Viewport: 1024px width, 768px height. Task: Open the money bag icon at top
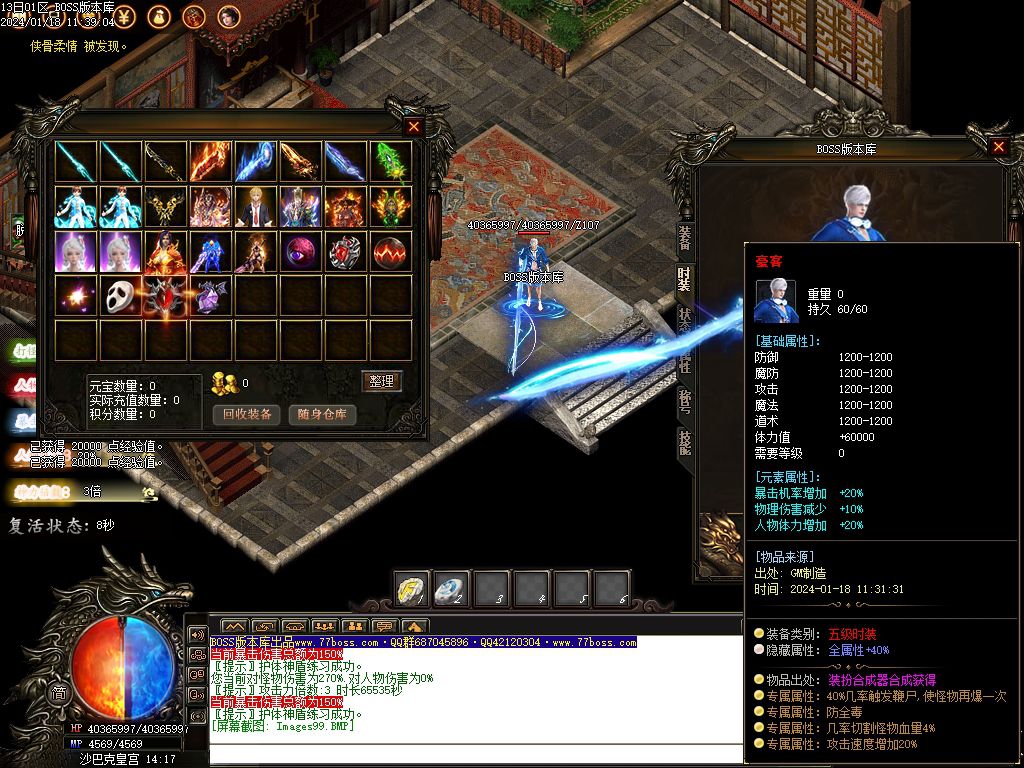click(160, 16)
